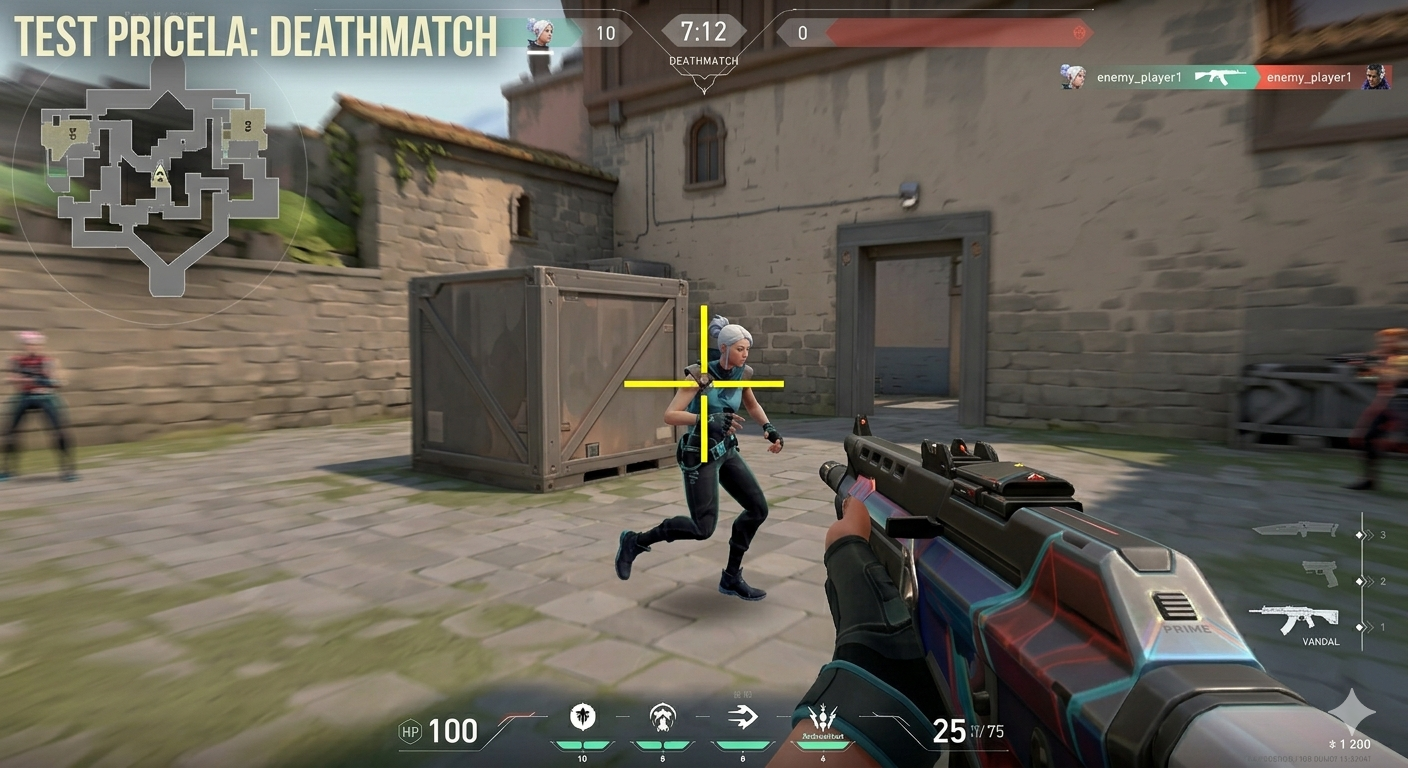
Task: Click the 7:12 round timer
Action: 703,31
